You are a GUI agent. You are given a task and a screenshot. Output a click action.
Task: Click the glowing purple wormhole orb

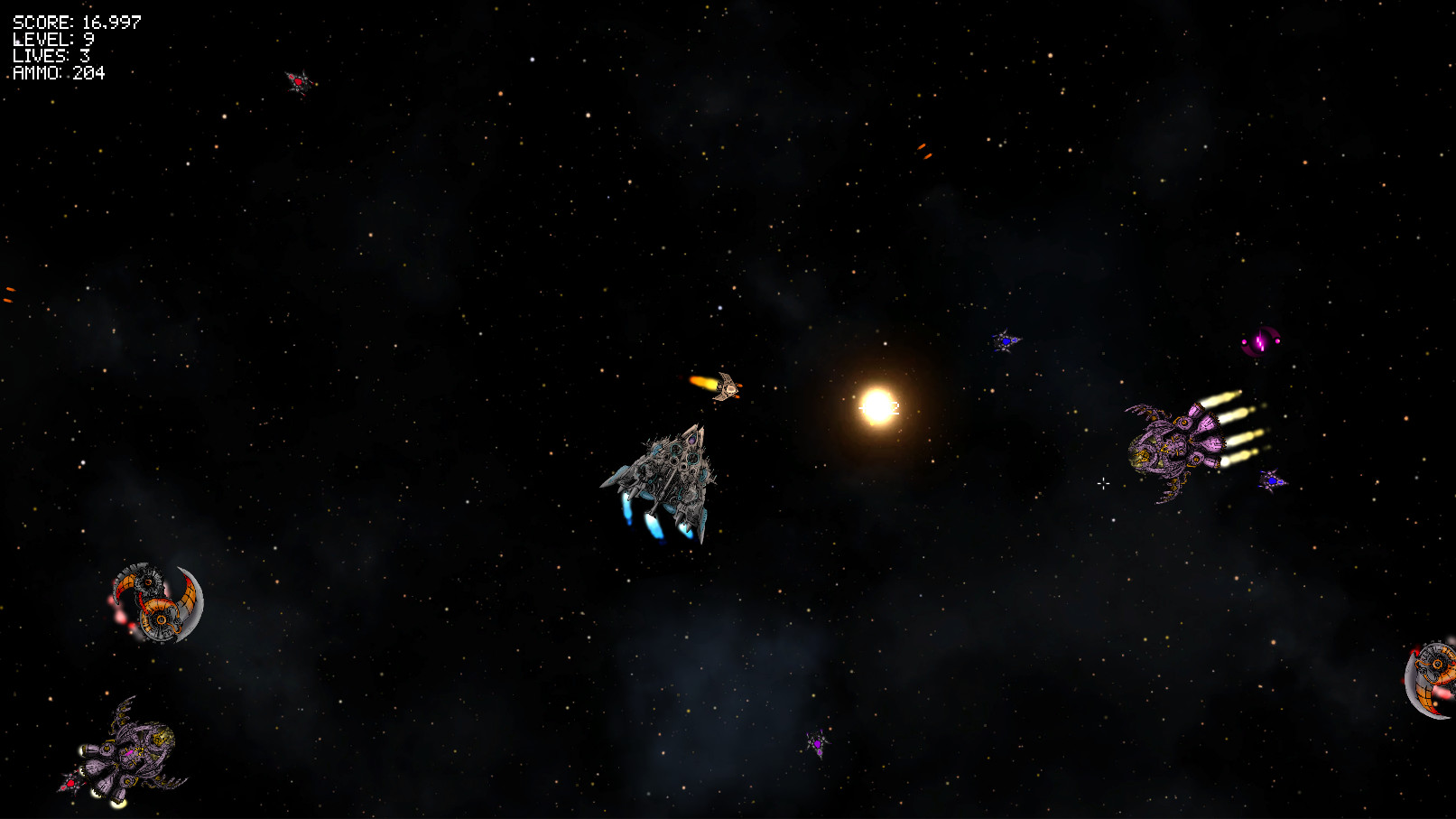click(1259, 340)
